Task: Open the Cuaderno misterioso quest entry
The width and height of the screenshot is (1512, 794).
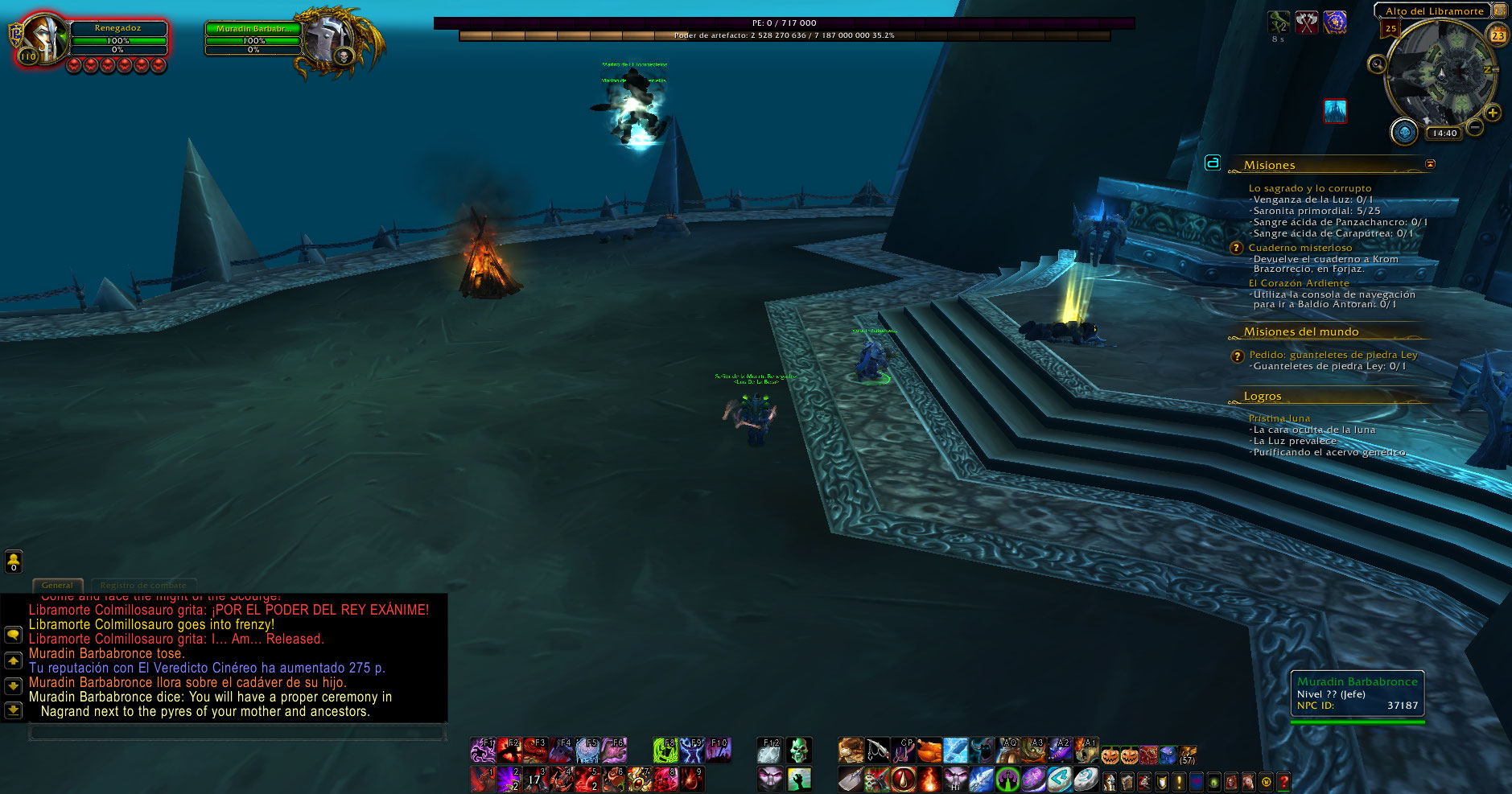Action: [x=1300, y=248]
